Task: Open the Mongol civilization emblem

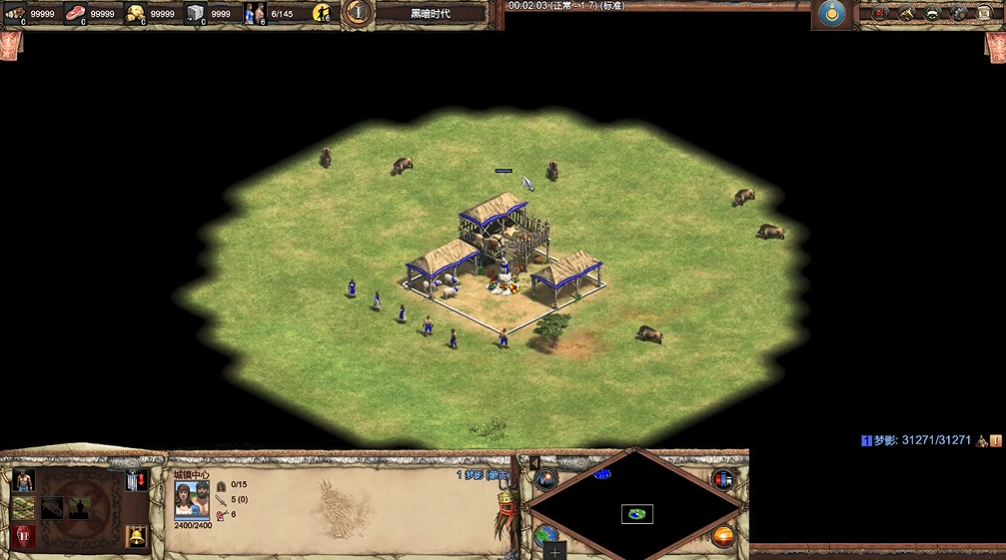Action: click(x=831, y=13)
